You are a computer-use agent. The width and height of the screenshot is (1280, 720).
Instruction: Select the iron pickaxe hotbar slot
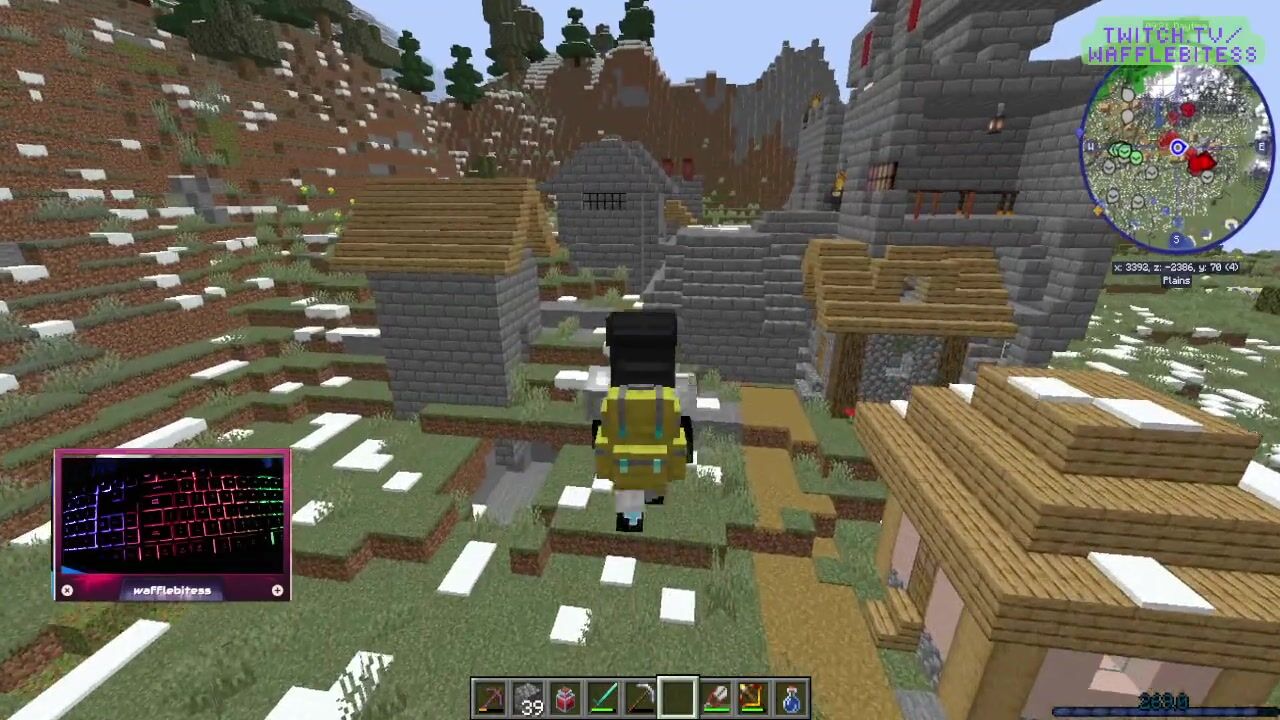640,698
